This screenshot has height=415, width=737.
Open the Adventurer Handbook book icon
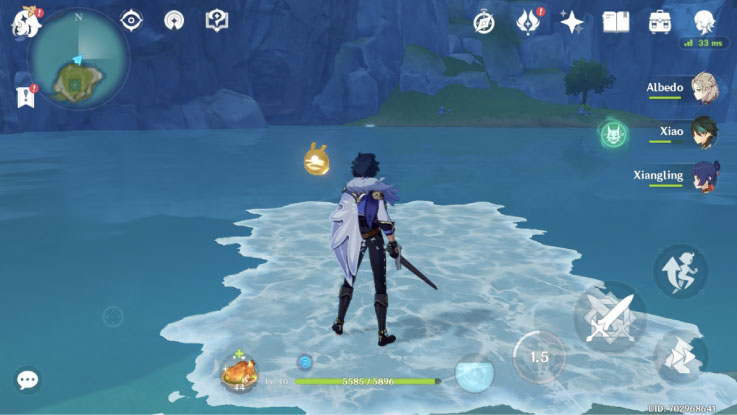[x=616, y=22]
